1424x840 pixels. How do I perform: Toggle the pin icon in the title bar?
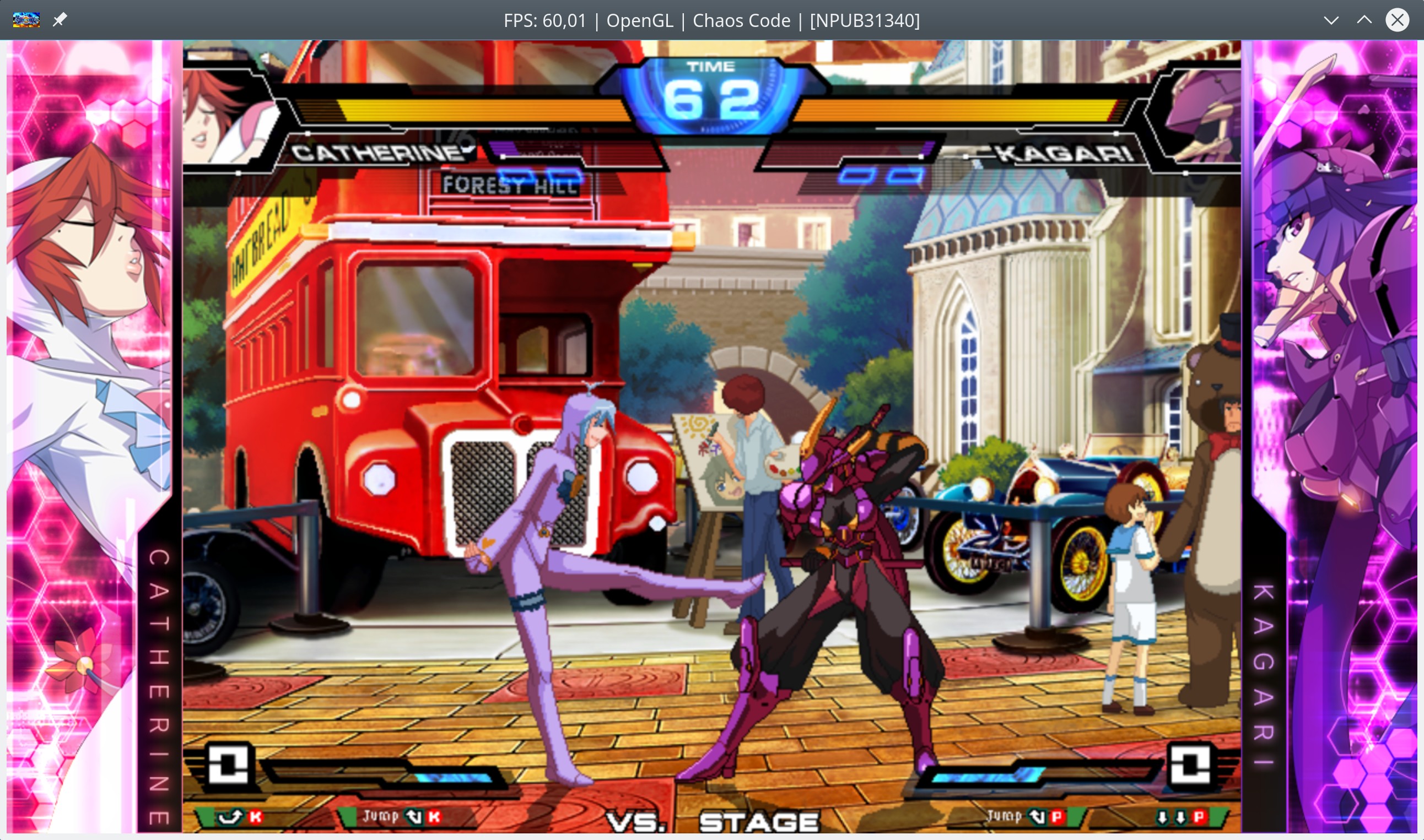point(60,20)
